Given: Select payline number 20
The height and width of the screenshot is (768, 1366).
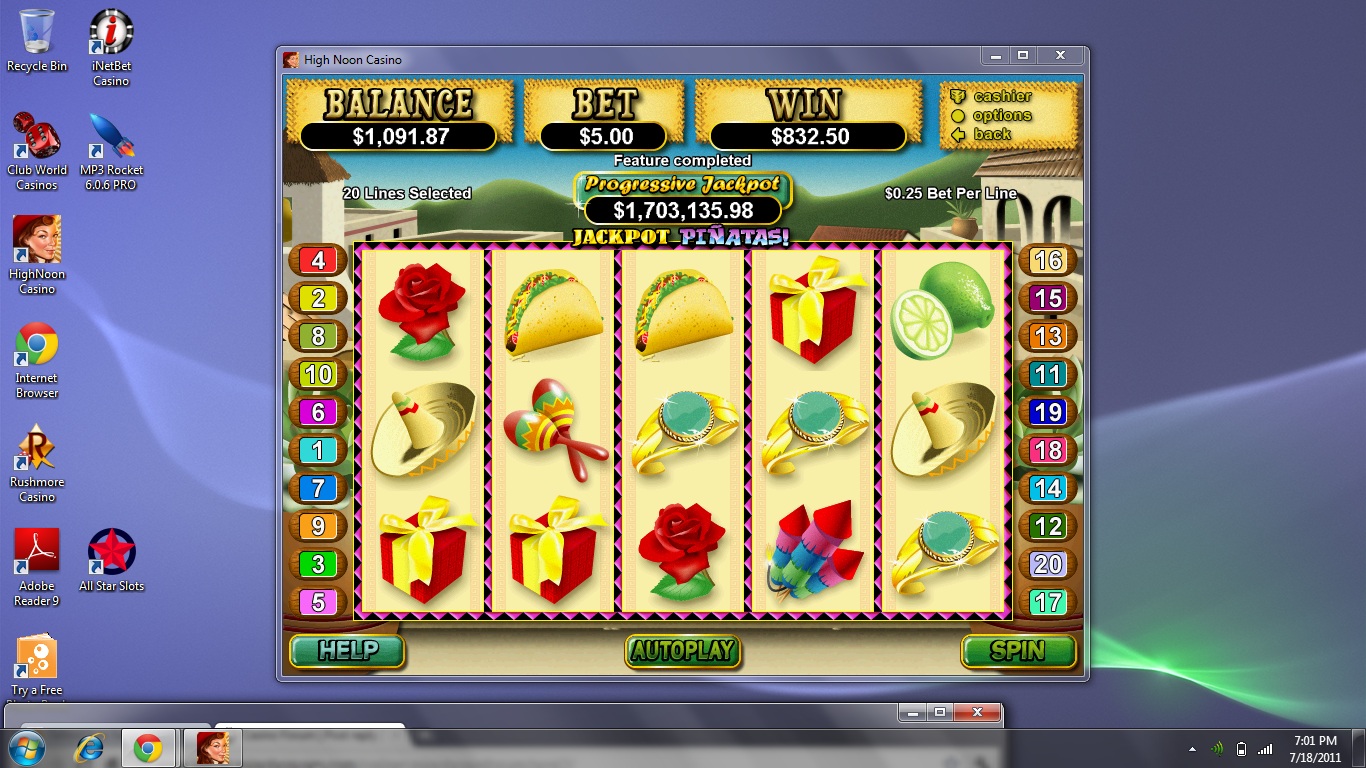Looking at the screenshot, I should pos(1047,564).
